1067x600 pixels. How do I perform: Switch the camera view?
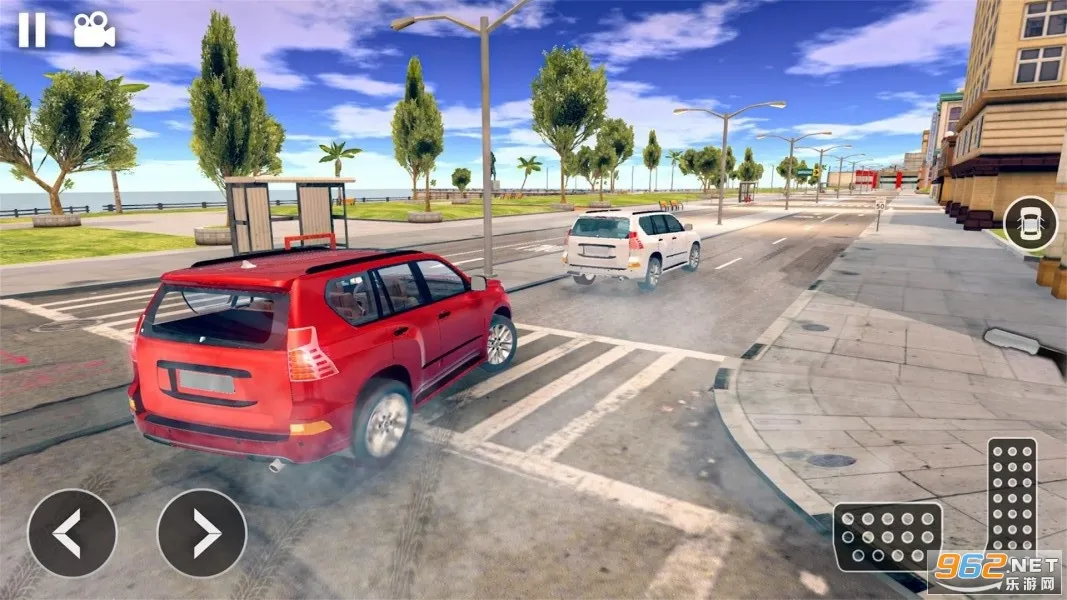point(94,30)
